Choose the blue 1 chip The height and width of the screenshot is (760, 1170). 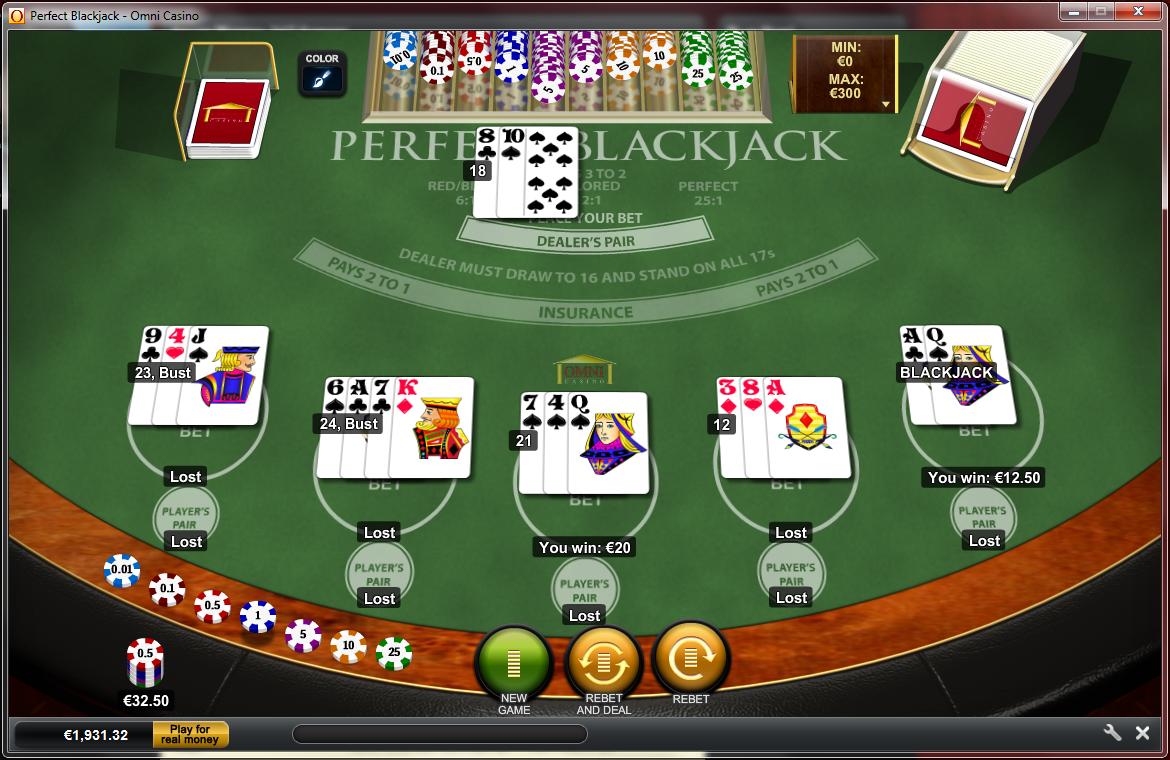tap(258, 617)
